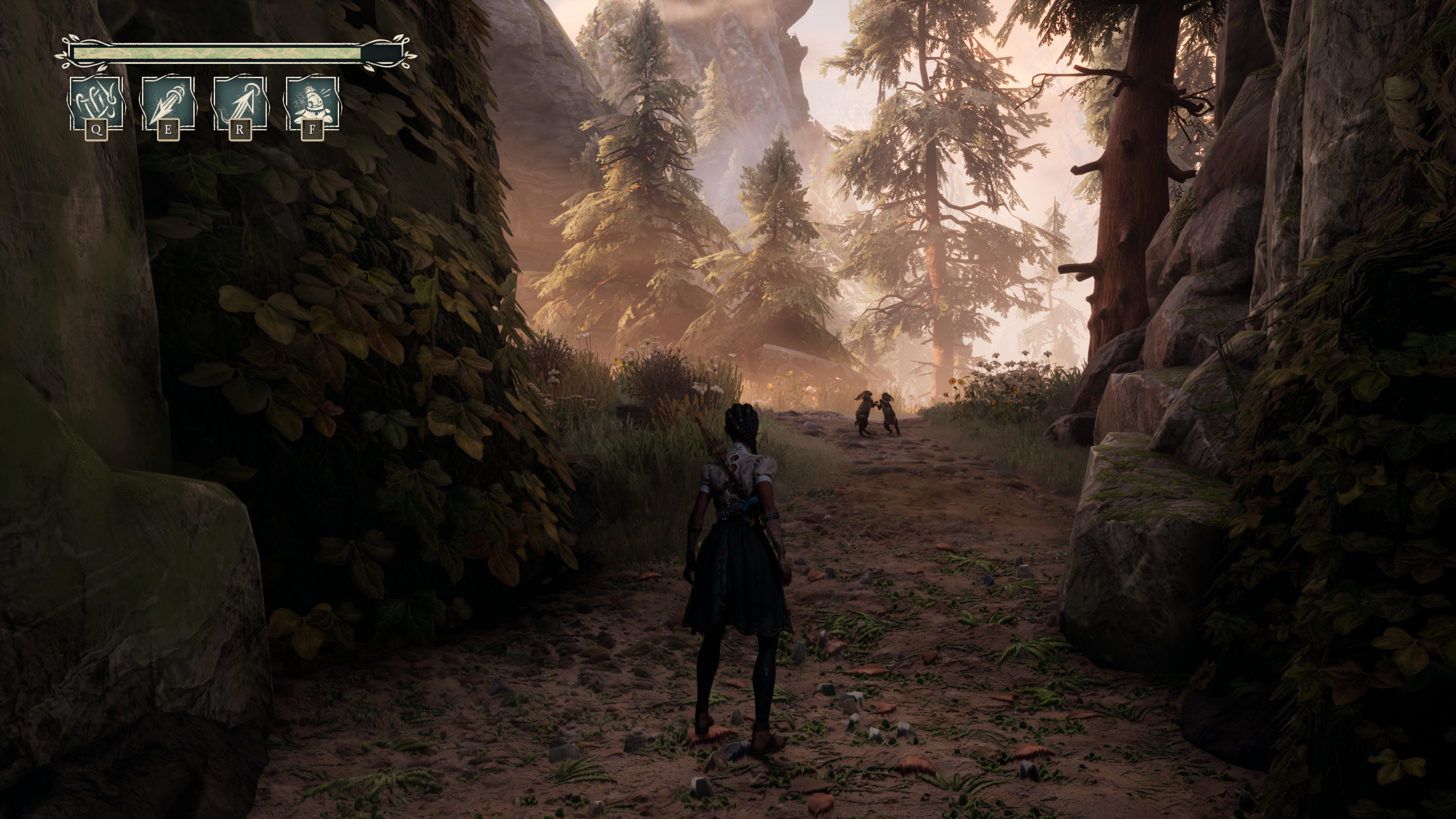Click the E ability slot's ornate frame
The height and width of the screenshot is (819, 1456).
pos(168,102)
